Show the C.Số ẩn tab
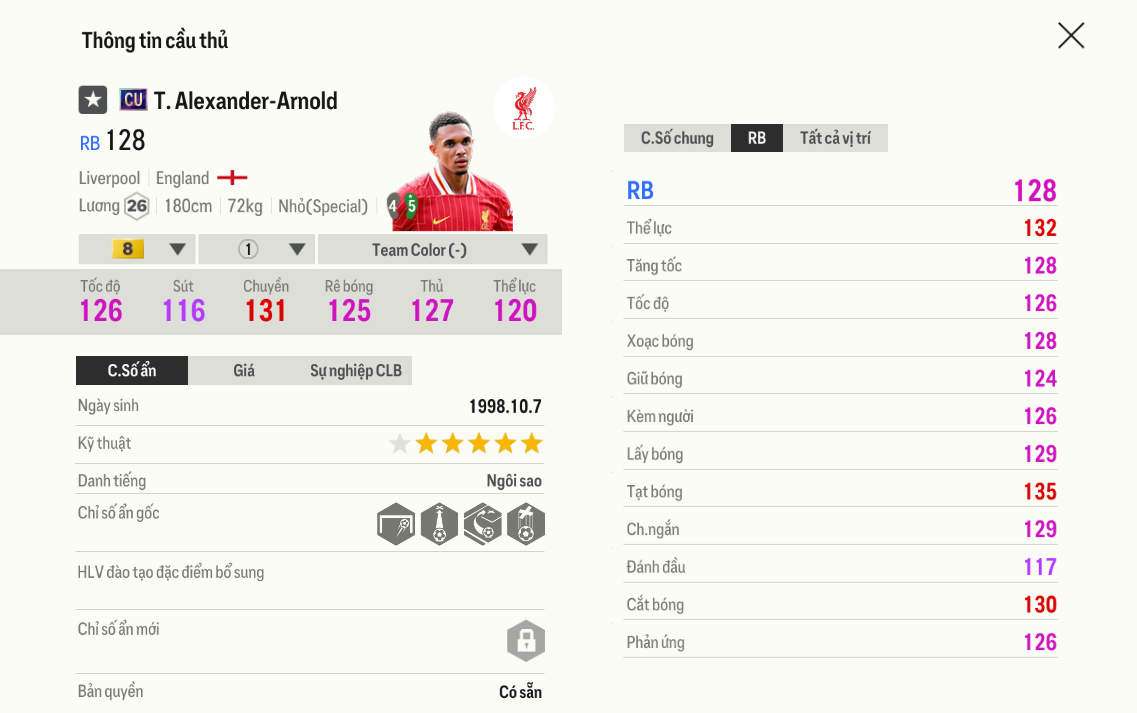Image resolution: width=1137 pixels, height=713 pixels. pos(132,370)
